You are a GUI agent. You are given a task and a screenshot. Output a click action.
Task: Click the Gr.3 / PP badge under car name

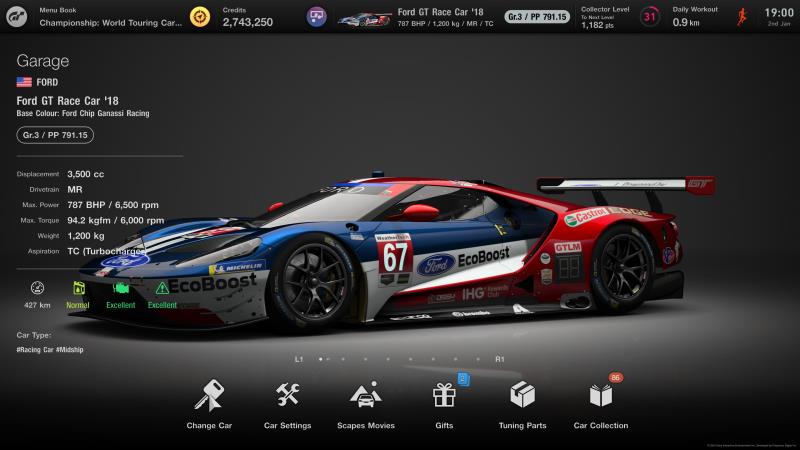(x=55, y=135)
